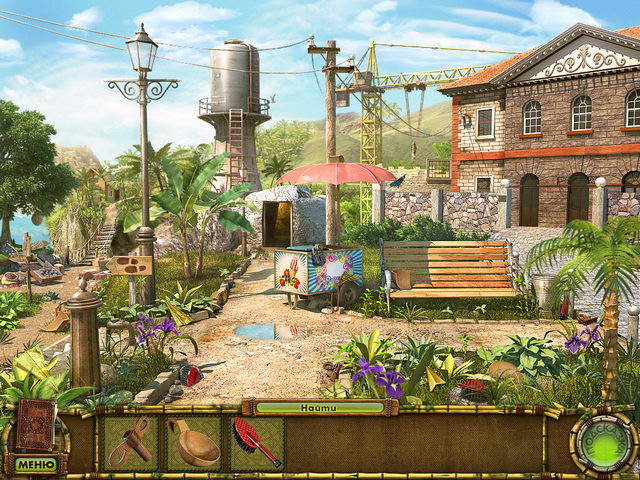The image size is (640, 480).
Task: Click the Найти label bar
Action: [x=319, y=407]
